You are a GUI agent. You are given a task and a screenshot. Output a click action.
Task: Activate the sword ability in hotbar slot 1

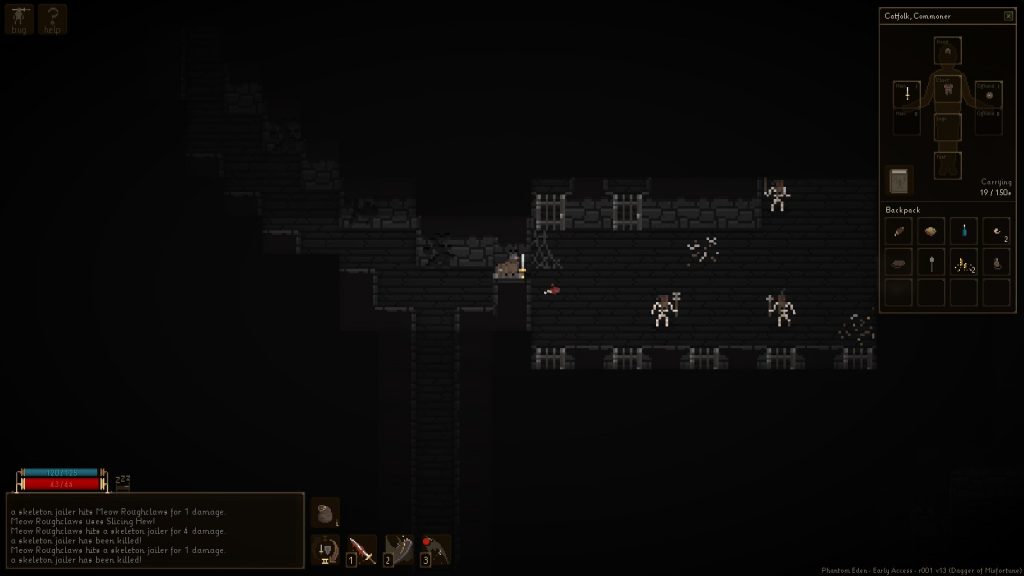click(362, 549)
